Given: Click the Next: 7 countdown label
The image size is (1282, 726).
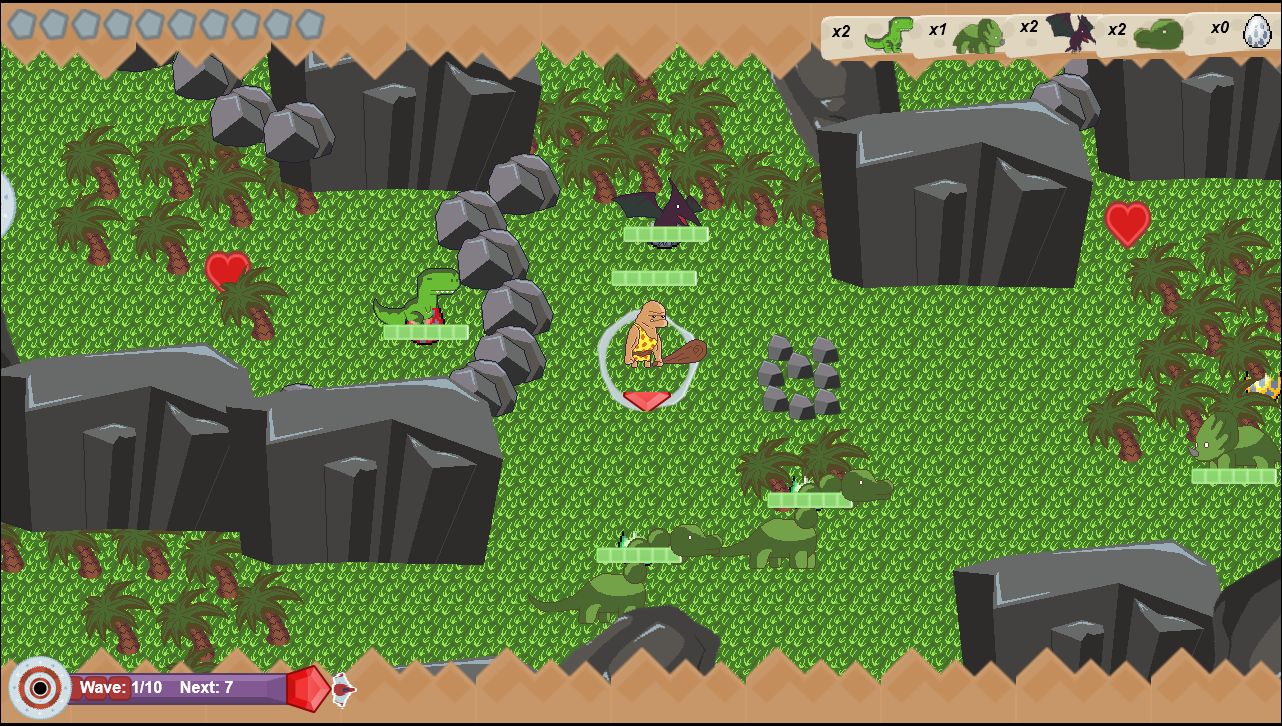Looking at the screenshot, I should [207, 687].
